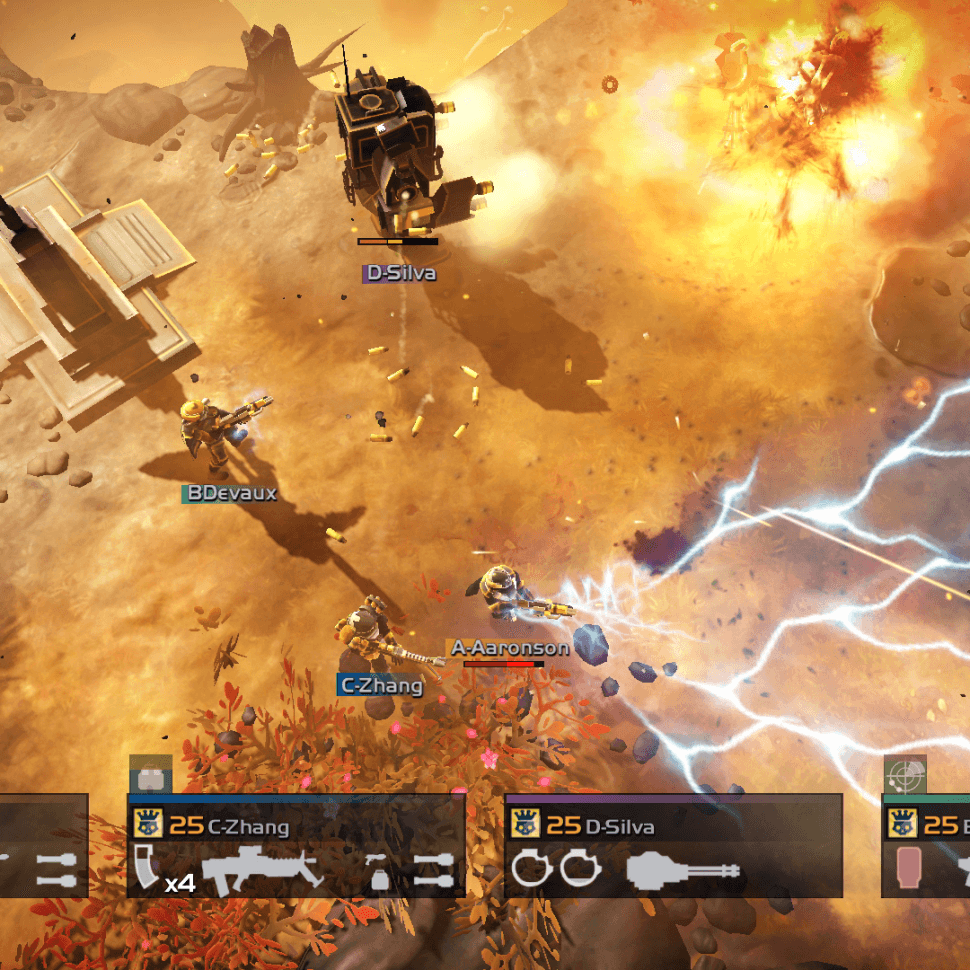Screen dimensions: 970x970
Task: Click the green targeting reticle perk icon
Action: coord(904,775)
